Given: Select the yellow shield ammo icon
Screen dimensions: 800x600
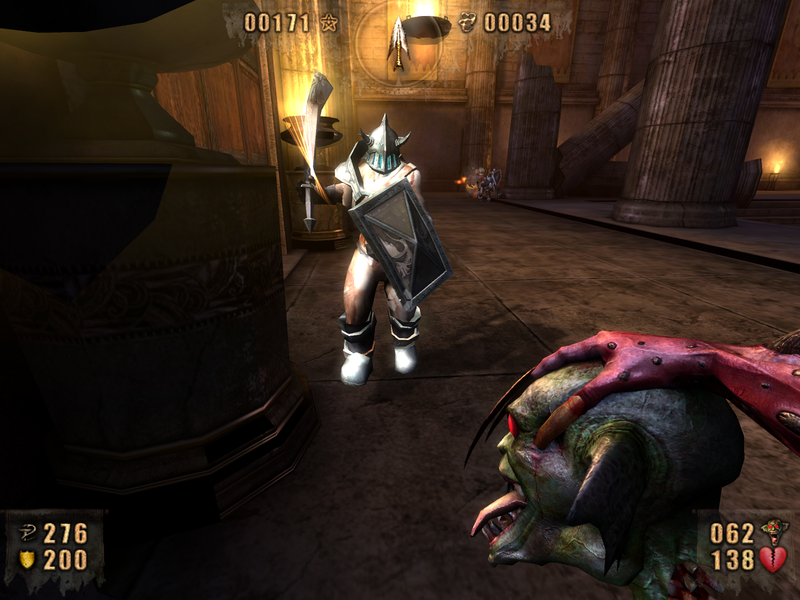Looking at the screenshot, I should (27, 560).
